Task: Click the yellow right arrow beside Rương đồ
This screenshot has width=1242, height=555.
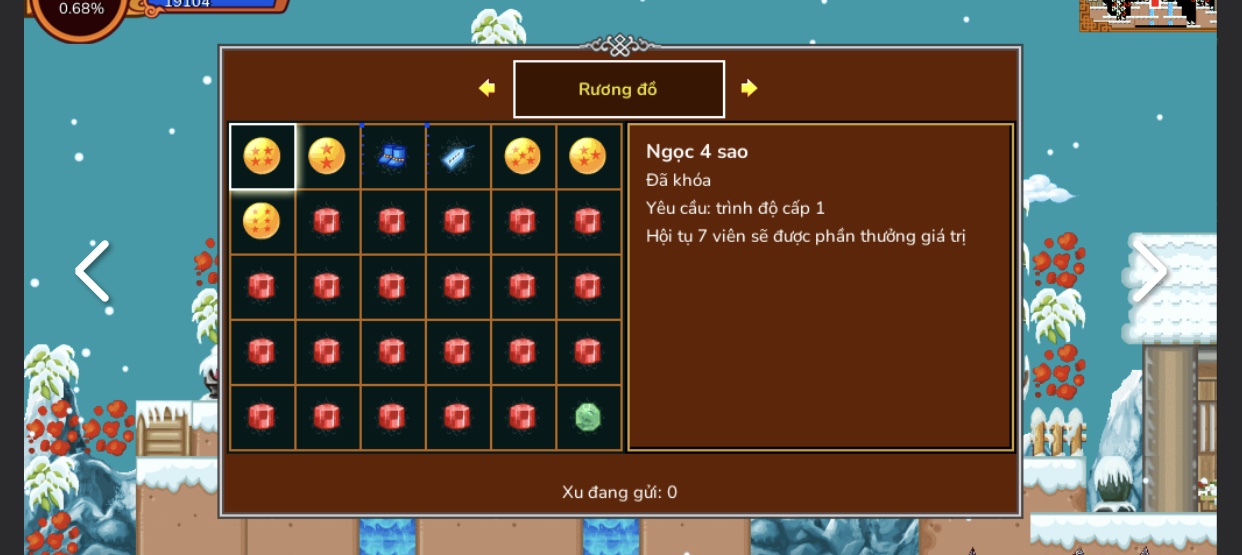Action: click(x=749, y=88)
